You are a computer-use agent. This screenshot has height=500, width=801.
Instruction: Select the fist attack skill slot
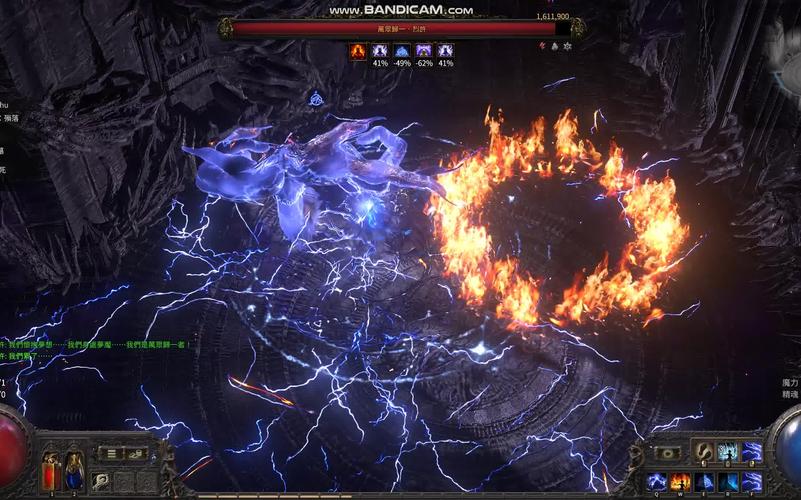(x=102, y=480)
